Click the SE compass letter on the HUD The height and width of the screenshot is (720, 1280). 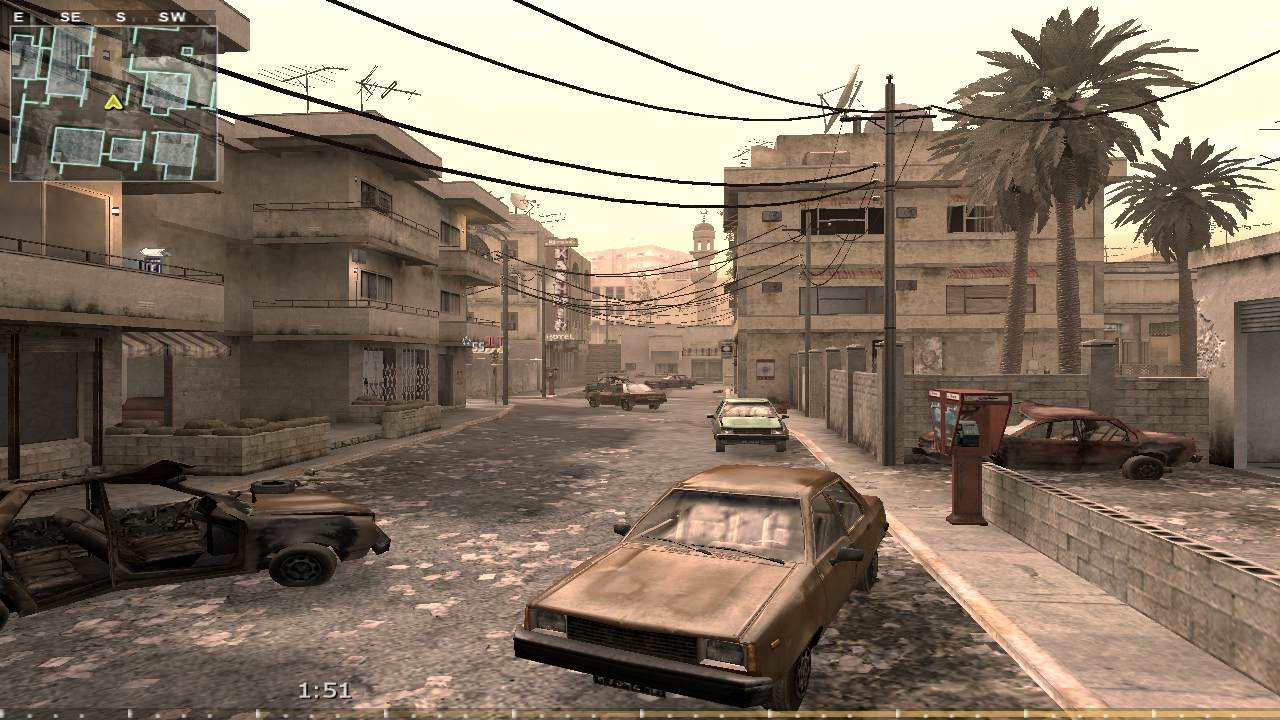[68, 17]
